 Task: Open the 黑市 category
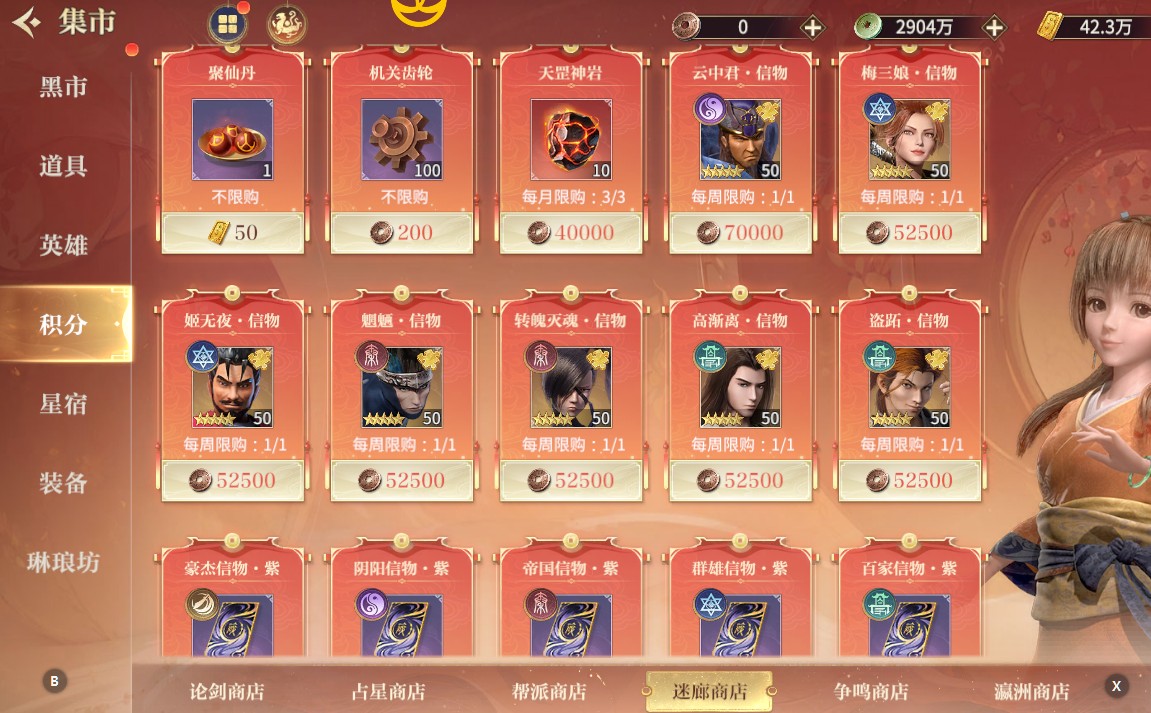click(x=63, y=87)
